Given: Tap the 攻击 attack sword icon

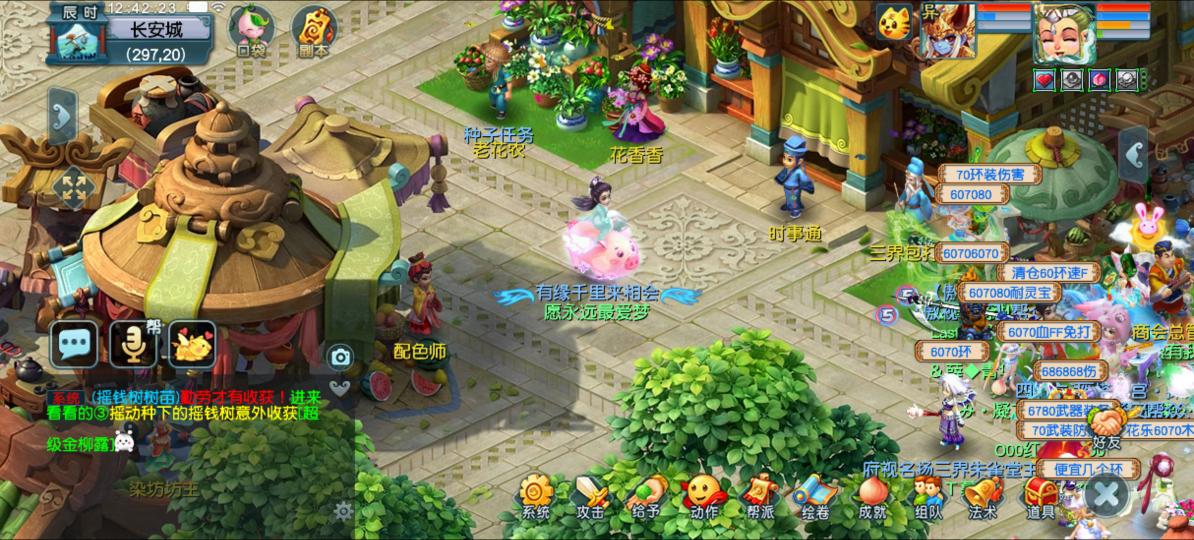Looking at the screenshot, I should coord(590,495).
